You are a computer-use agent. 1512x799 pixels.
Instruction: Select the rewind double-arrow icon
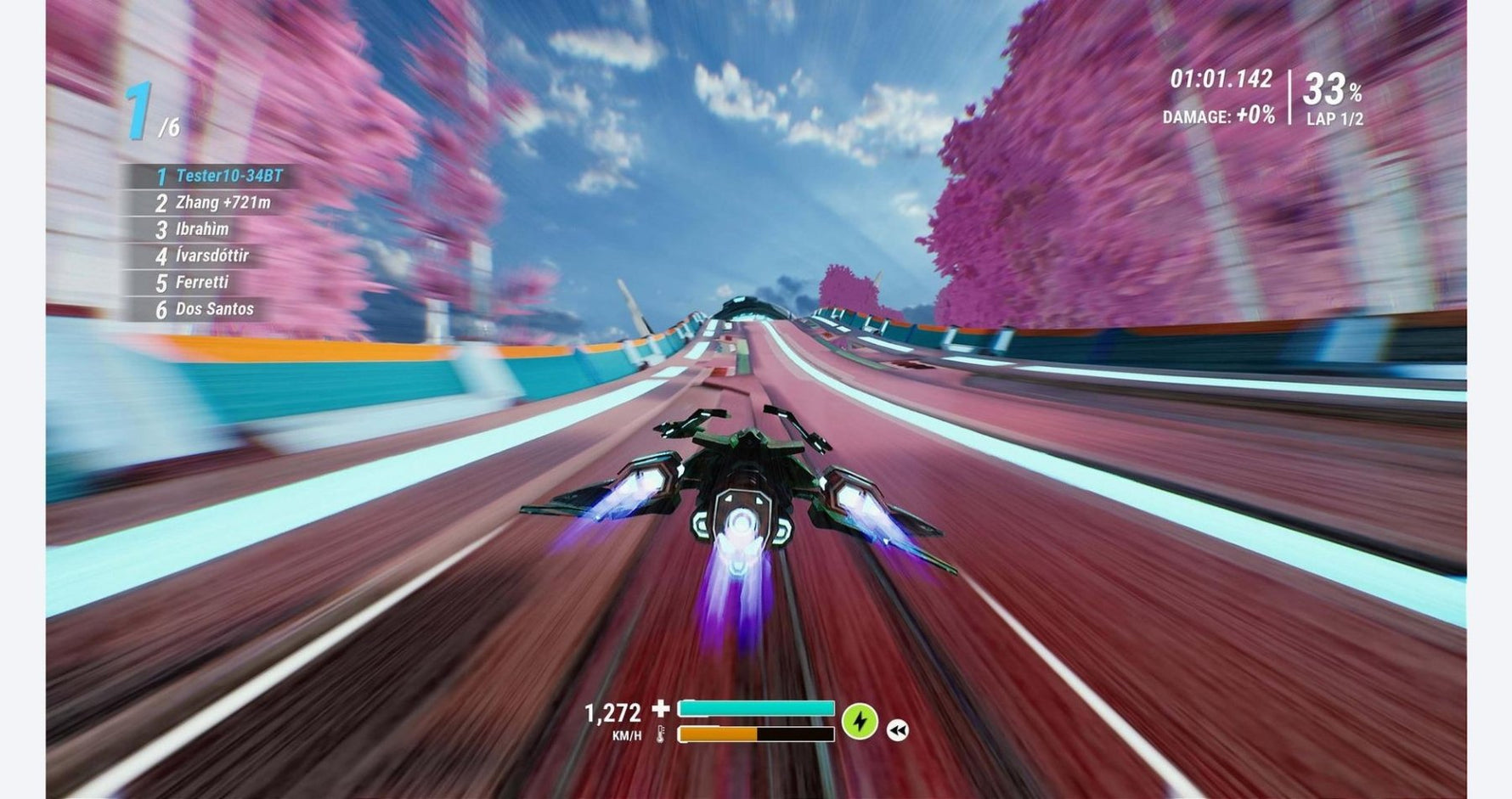898,729
